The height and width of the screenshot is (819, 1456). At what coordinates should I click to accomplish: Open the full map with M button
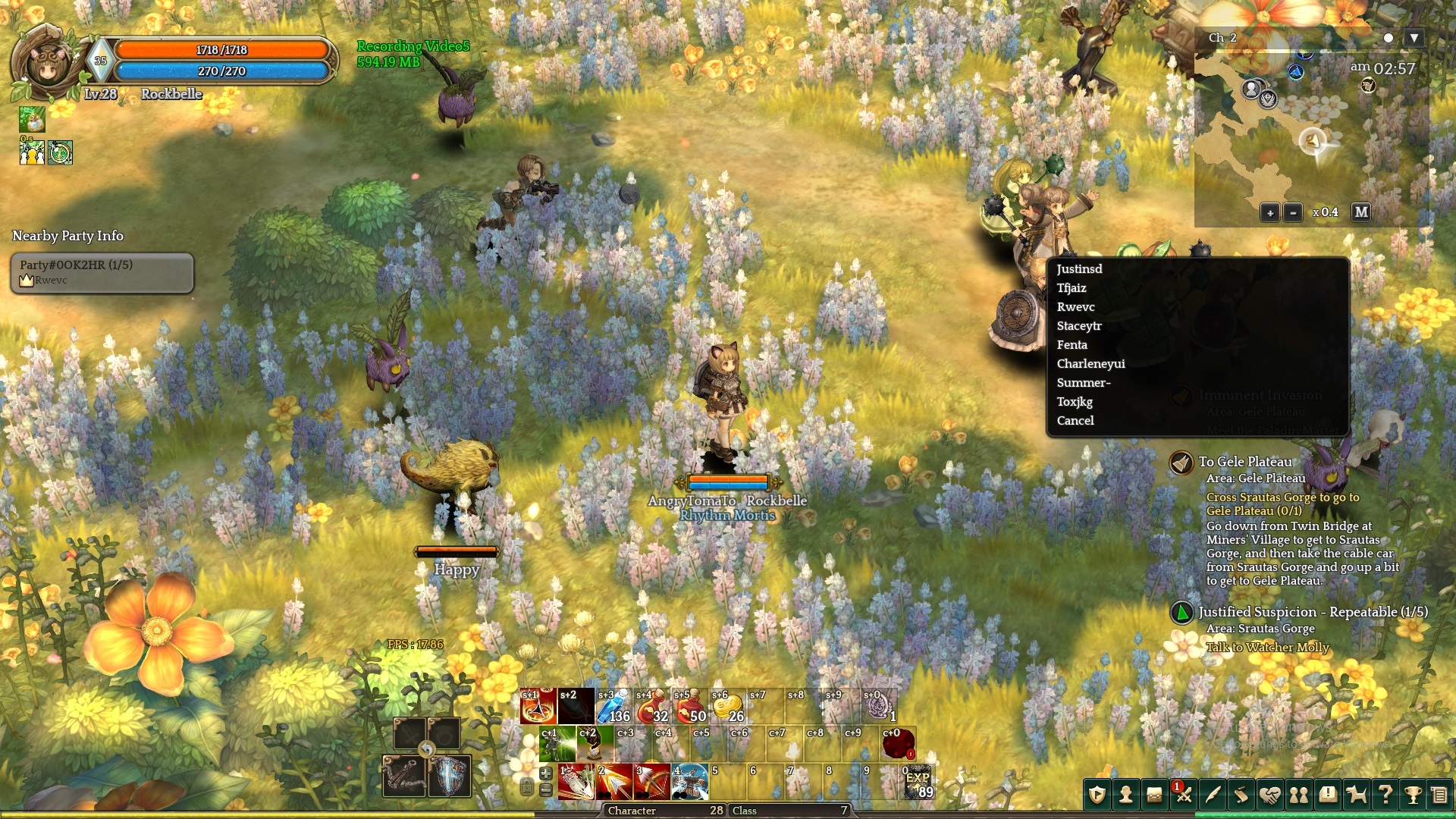point(1361,212)
